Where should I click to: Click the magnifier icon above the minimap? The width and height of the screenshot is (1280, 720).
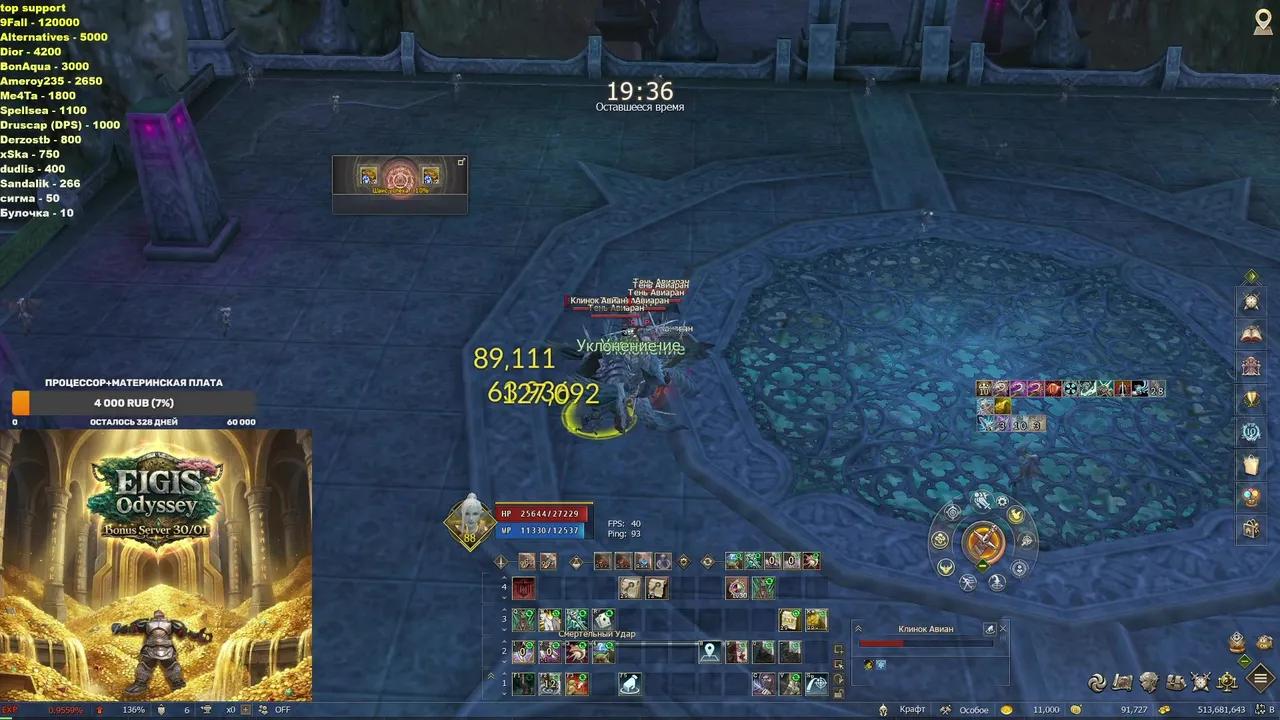point(1264,21)
